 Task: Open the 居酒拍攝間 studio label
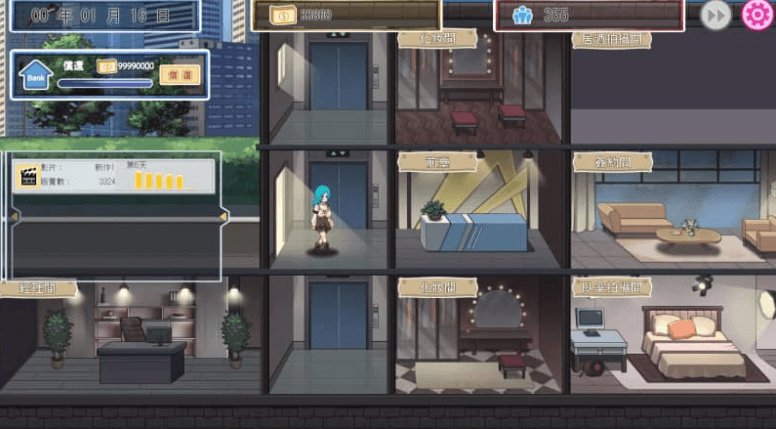(x=611, y=39)
